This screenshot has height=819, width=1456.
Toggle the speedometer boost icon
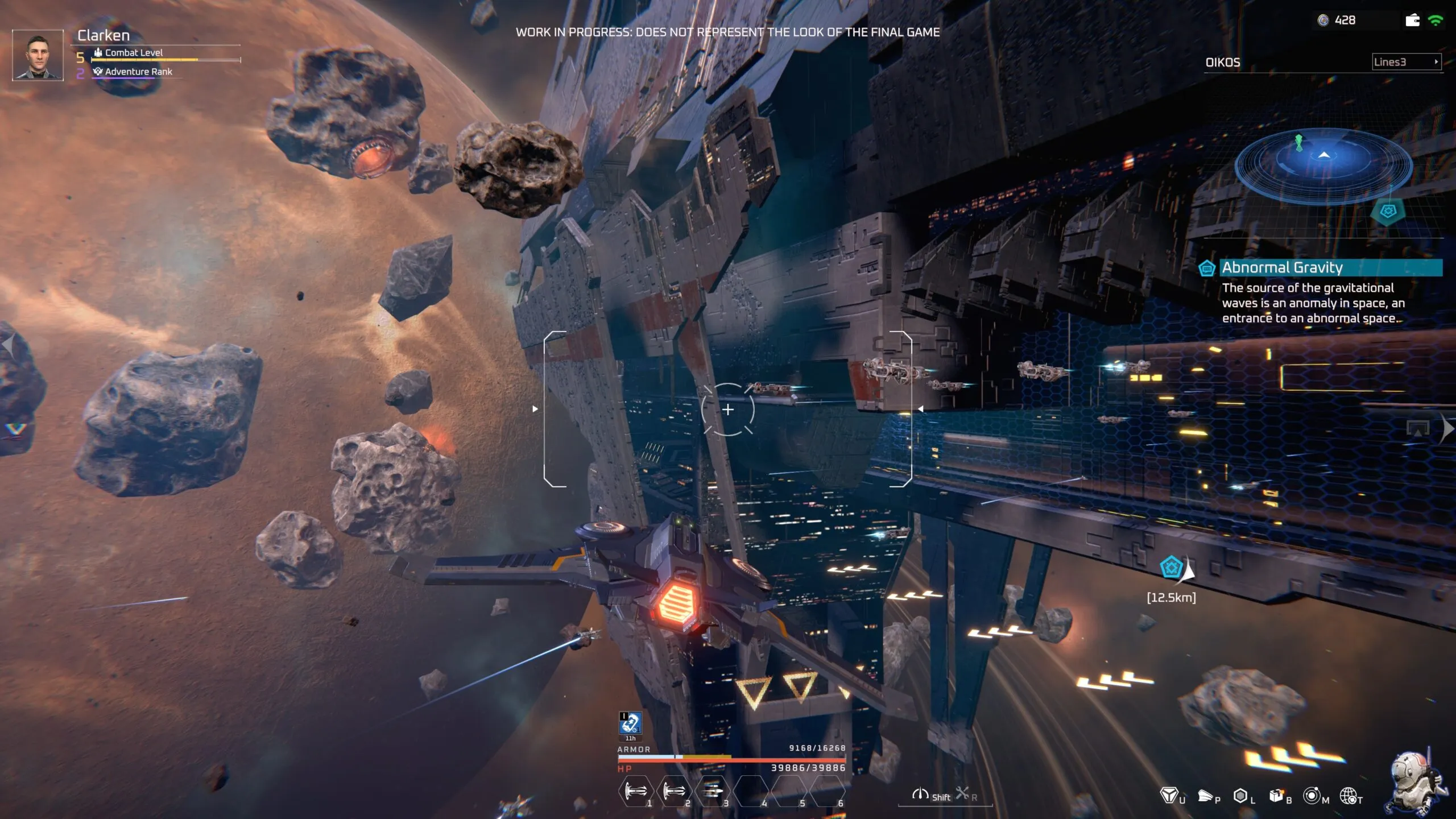coord(920,794)
